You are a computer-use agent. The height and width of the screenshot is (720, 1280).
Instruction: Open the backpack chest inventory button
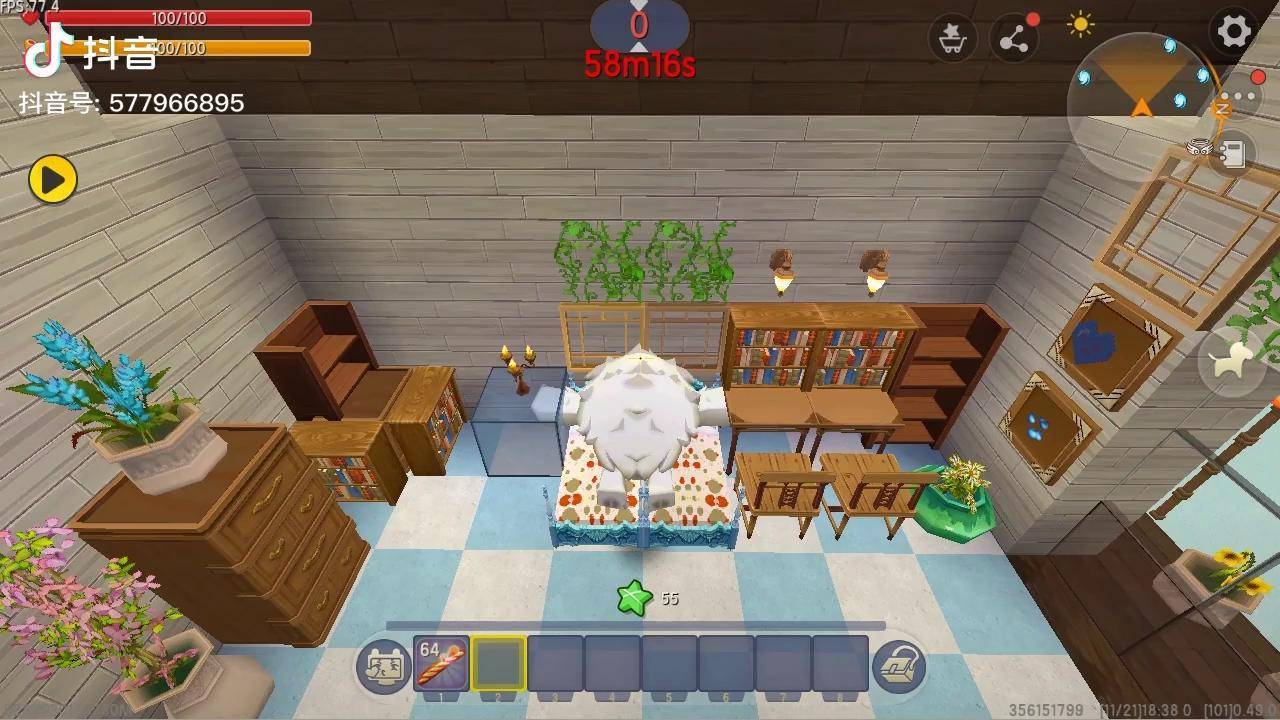coord(899,666)
